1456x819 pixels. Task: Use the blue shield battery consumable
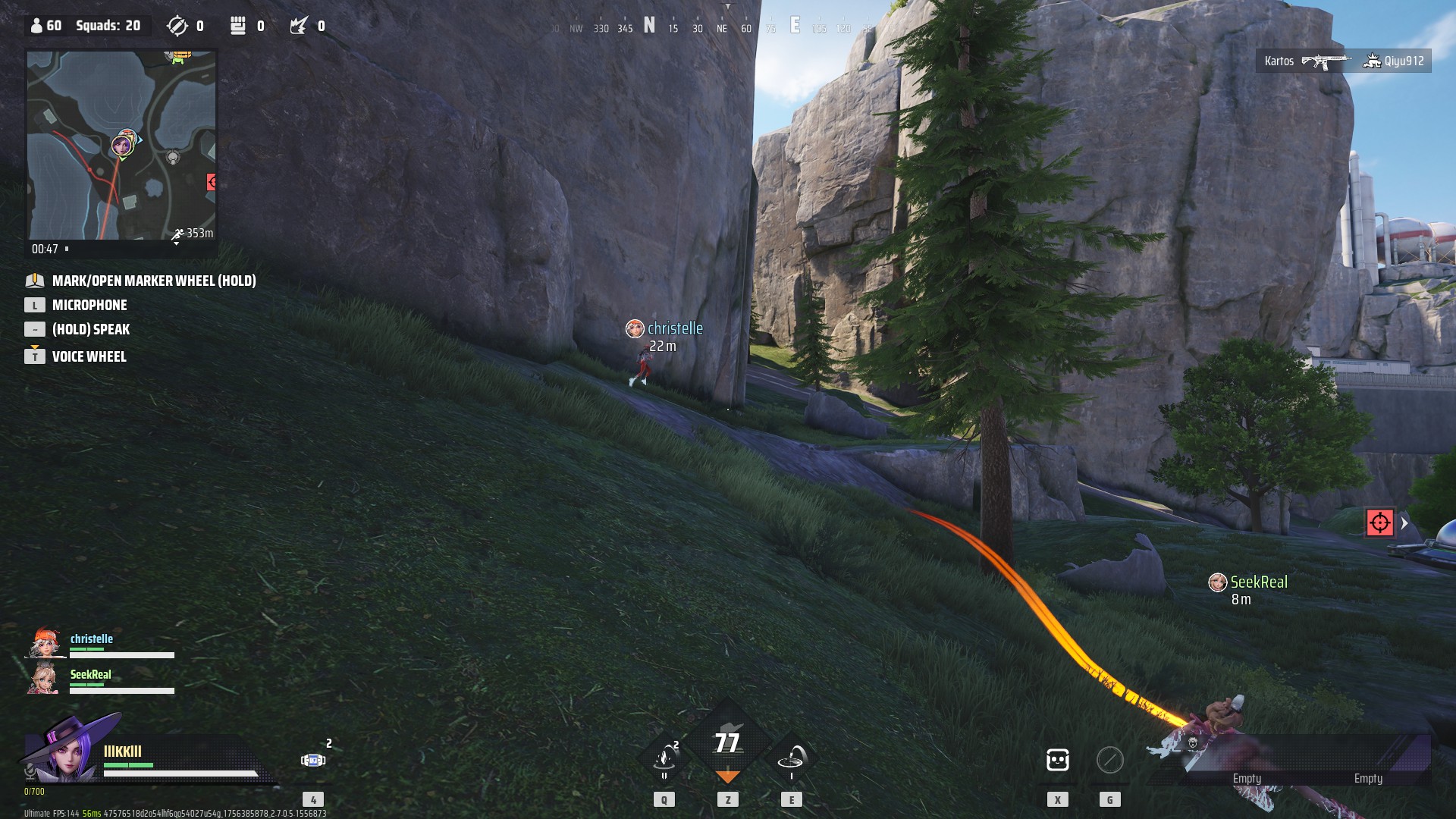coord(312,760)
